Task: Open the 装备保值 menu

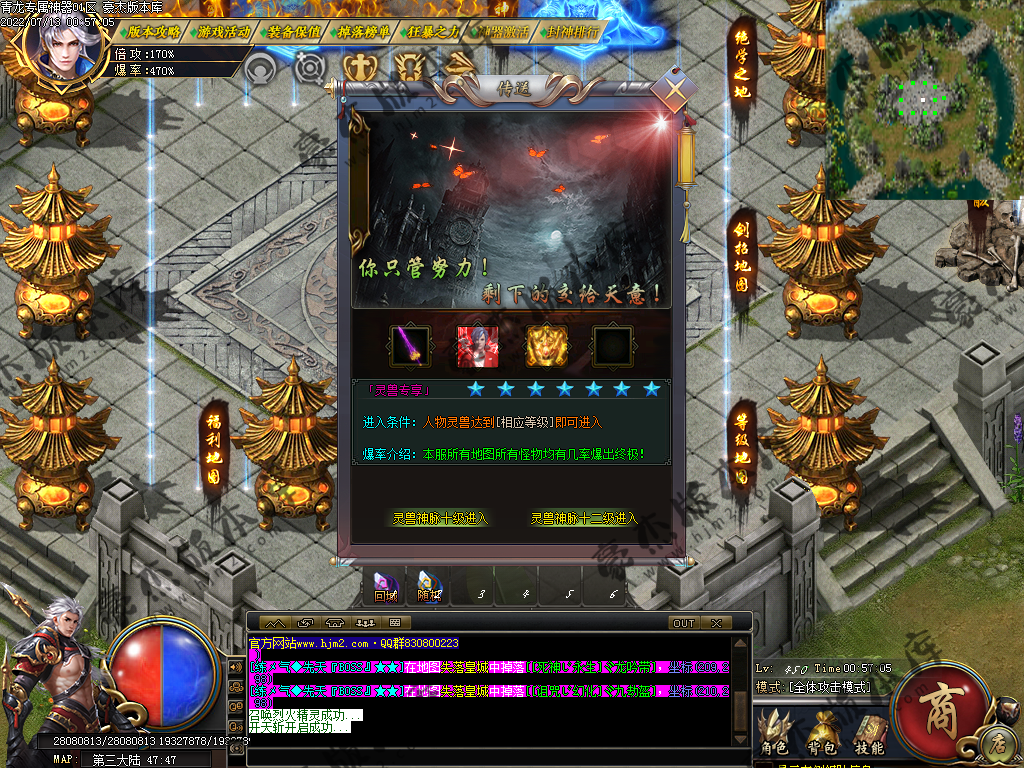Action: (x=294, y=32)
